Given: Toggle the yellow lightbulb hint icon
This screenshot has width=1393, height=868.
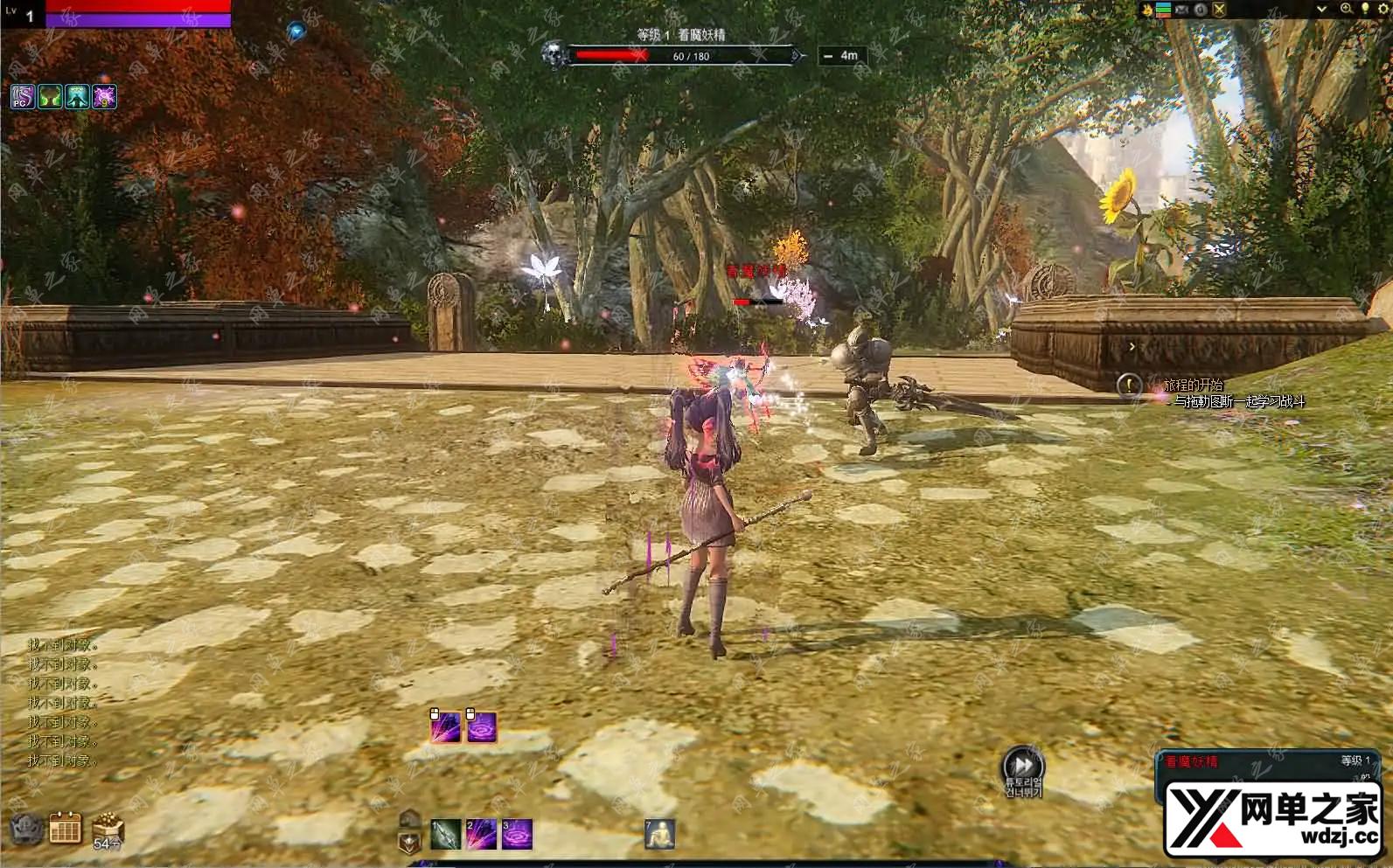Looking at the screenshot, I should click(x=1364, y=9).
